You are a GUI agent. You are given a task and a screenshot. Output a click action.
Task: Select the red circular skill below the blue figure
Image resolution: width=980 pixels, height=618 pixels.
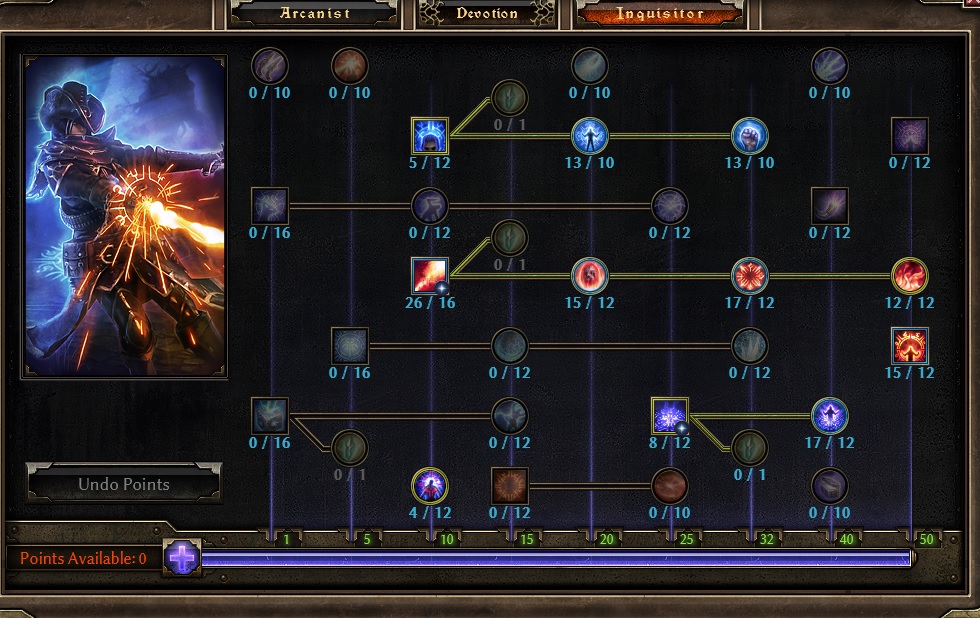click(x=590, y=275)
